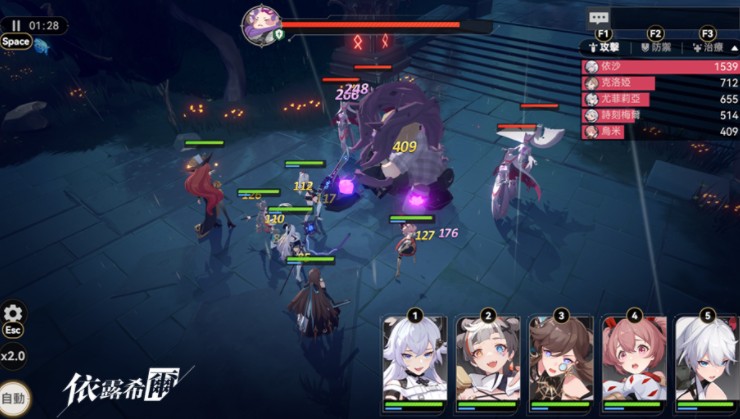740x419 pixels.
Task: Activate skill card 5, silver-haired character
Action: (x=707, y=363)
